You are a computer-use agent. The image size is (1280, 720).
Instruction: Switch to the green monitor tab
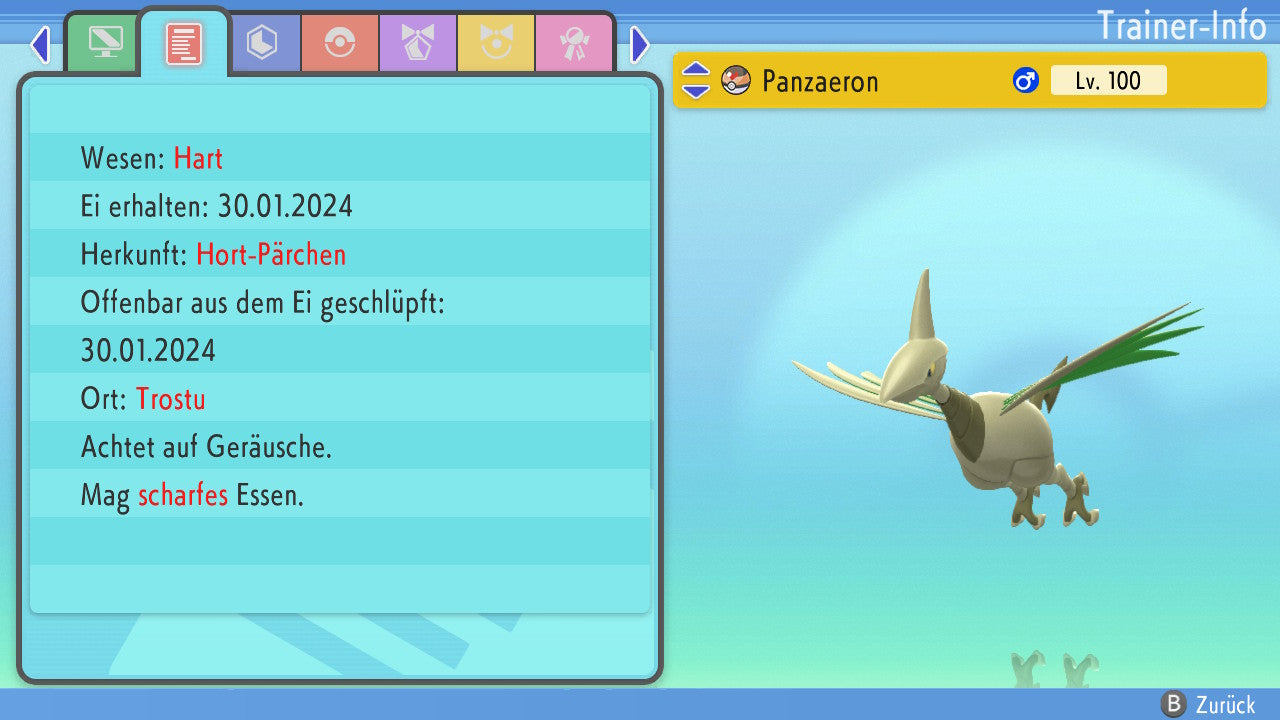click(105, 43)
